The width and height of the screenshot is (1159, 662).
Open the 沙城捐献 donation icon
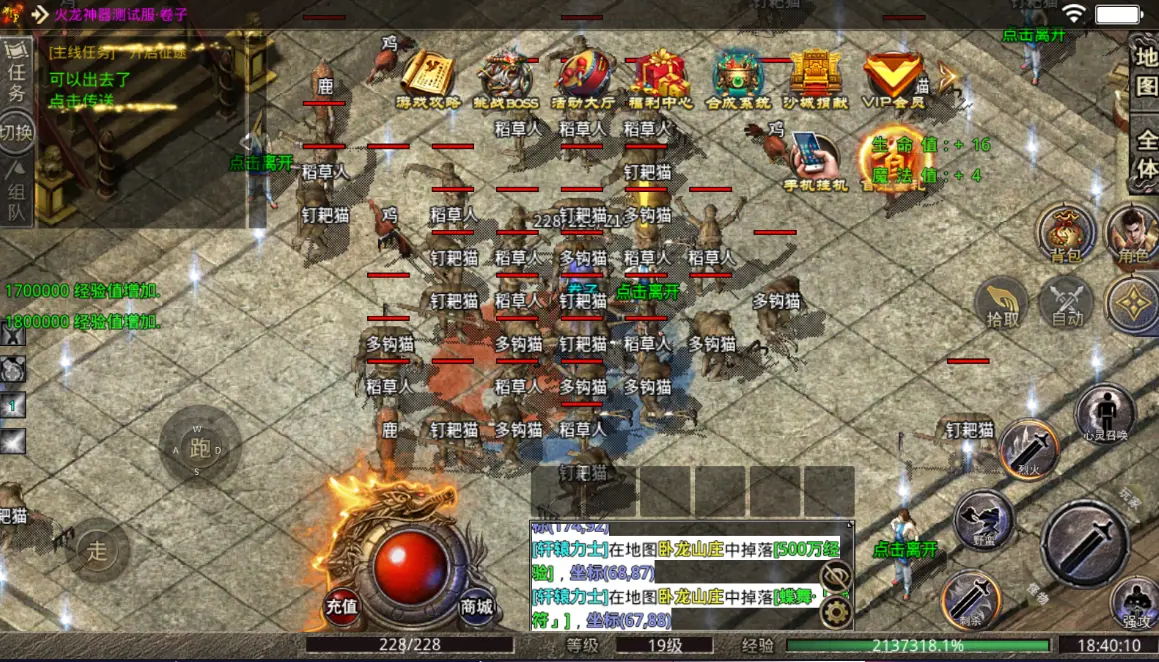[x=815, y=76]
